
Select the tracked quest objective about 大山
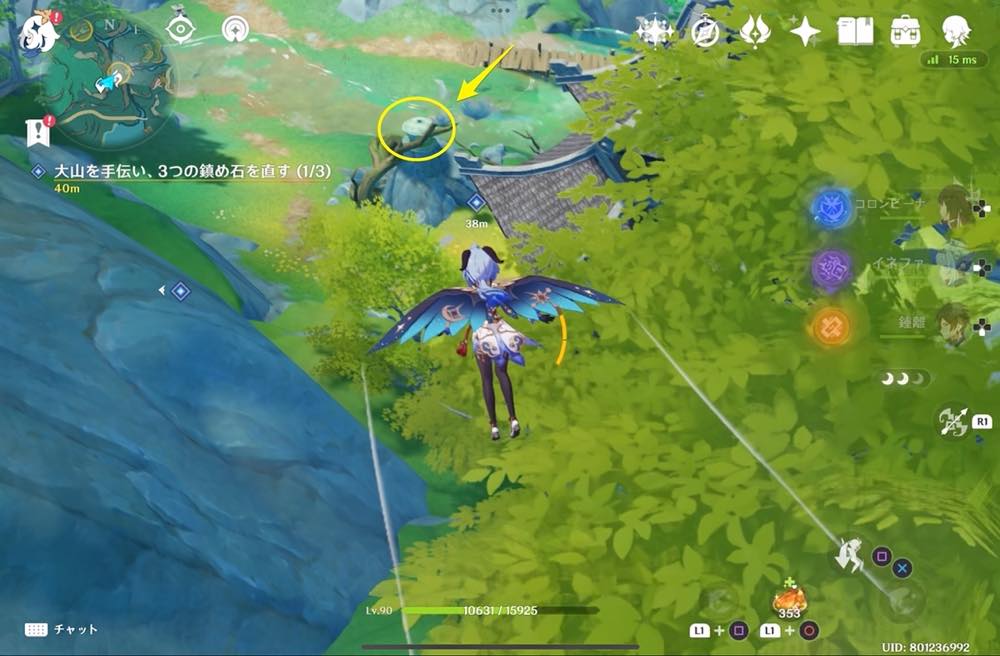190,172
